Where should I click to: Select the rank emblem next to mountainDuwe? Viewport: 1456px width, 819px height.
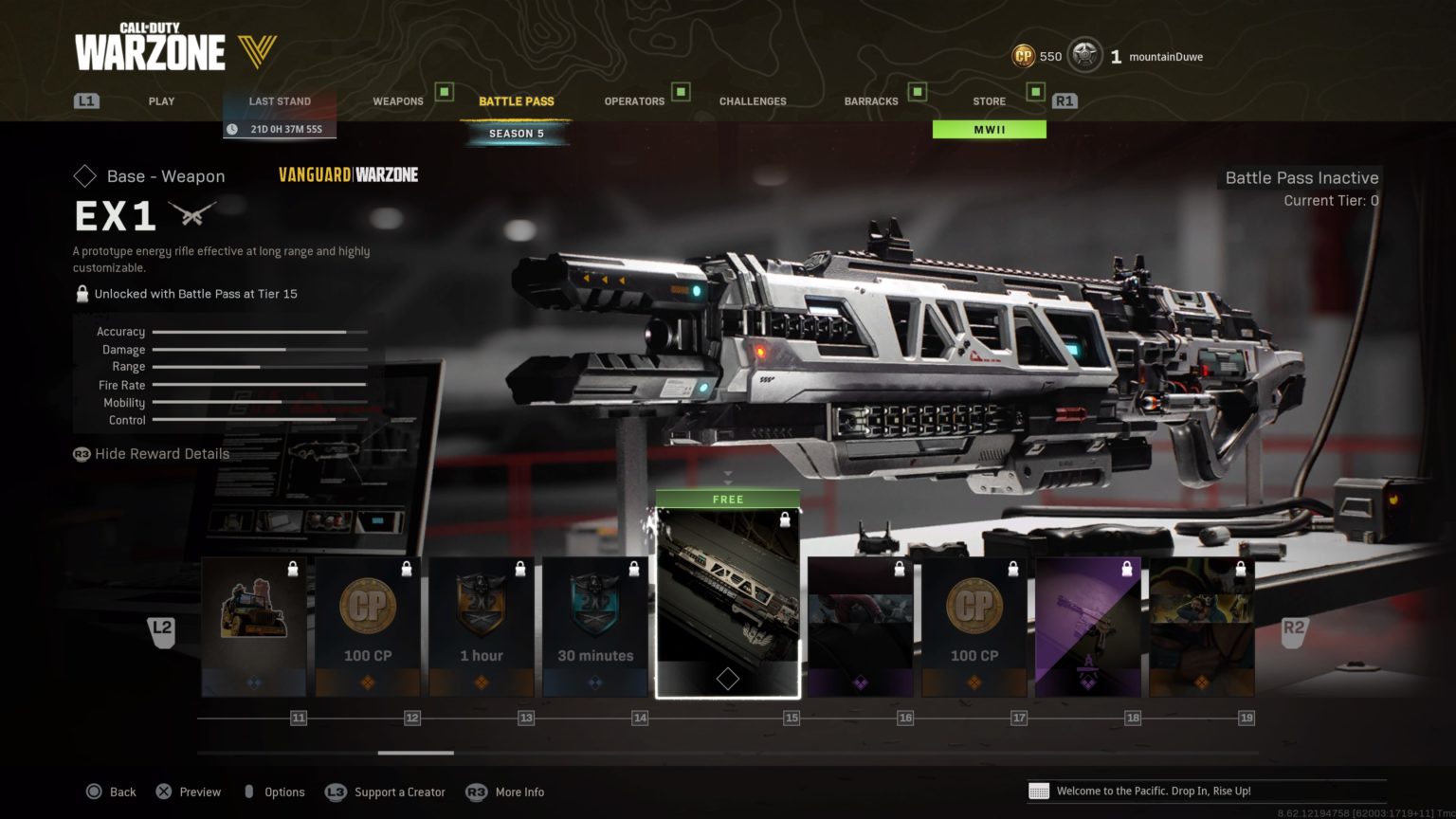coord(1083,56)
